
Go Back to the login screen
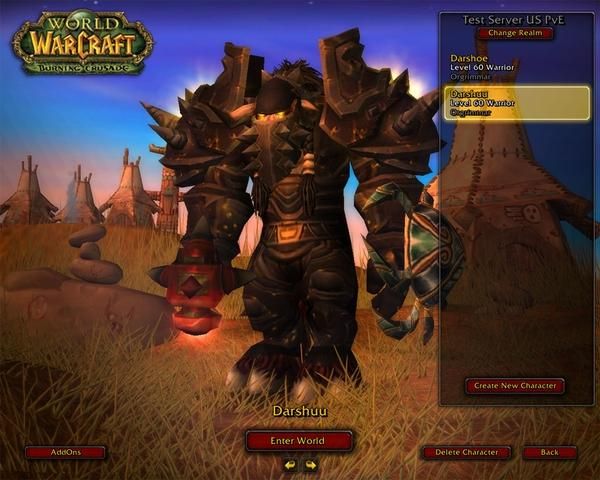(549, 452)
